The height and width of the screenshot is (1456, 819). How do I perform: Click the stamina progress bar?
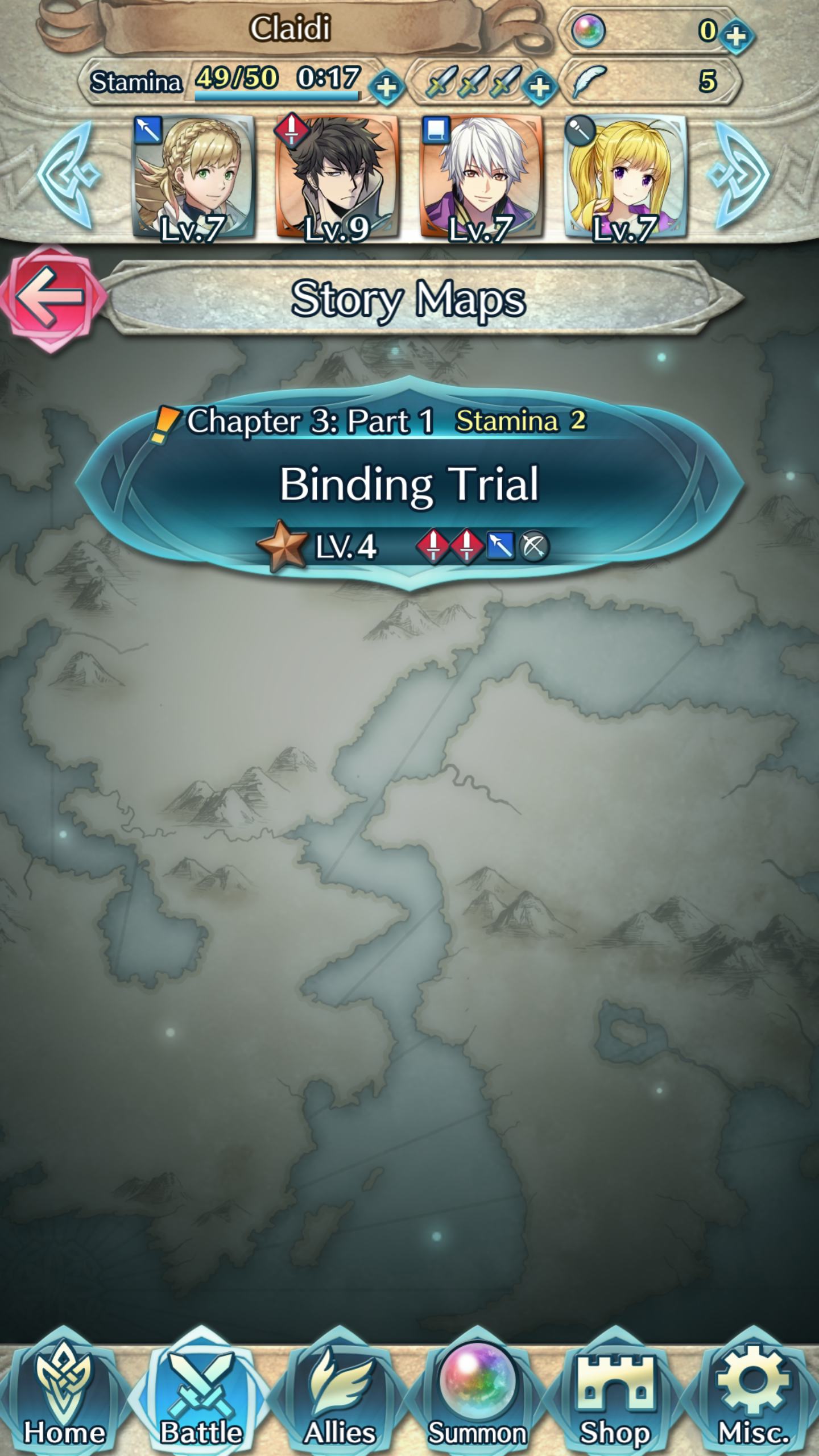276,94
